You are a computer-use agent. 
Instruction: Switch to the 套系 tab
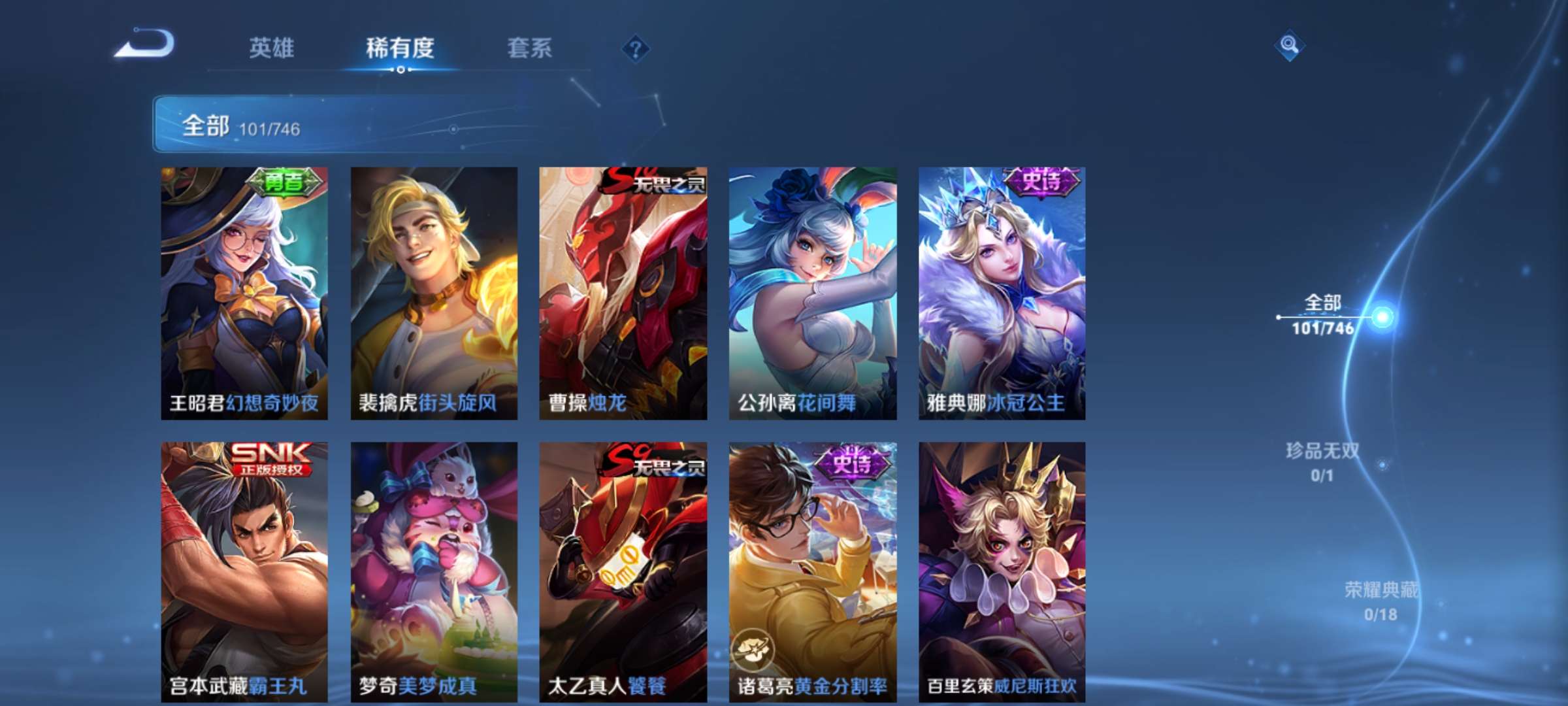tap(531, 47)
